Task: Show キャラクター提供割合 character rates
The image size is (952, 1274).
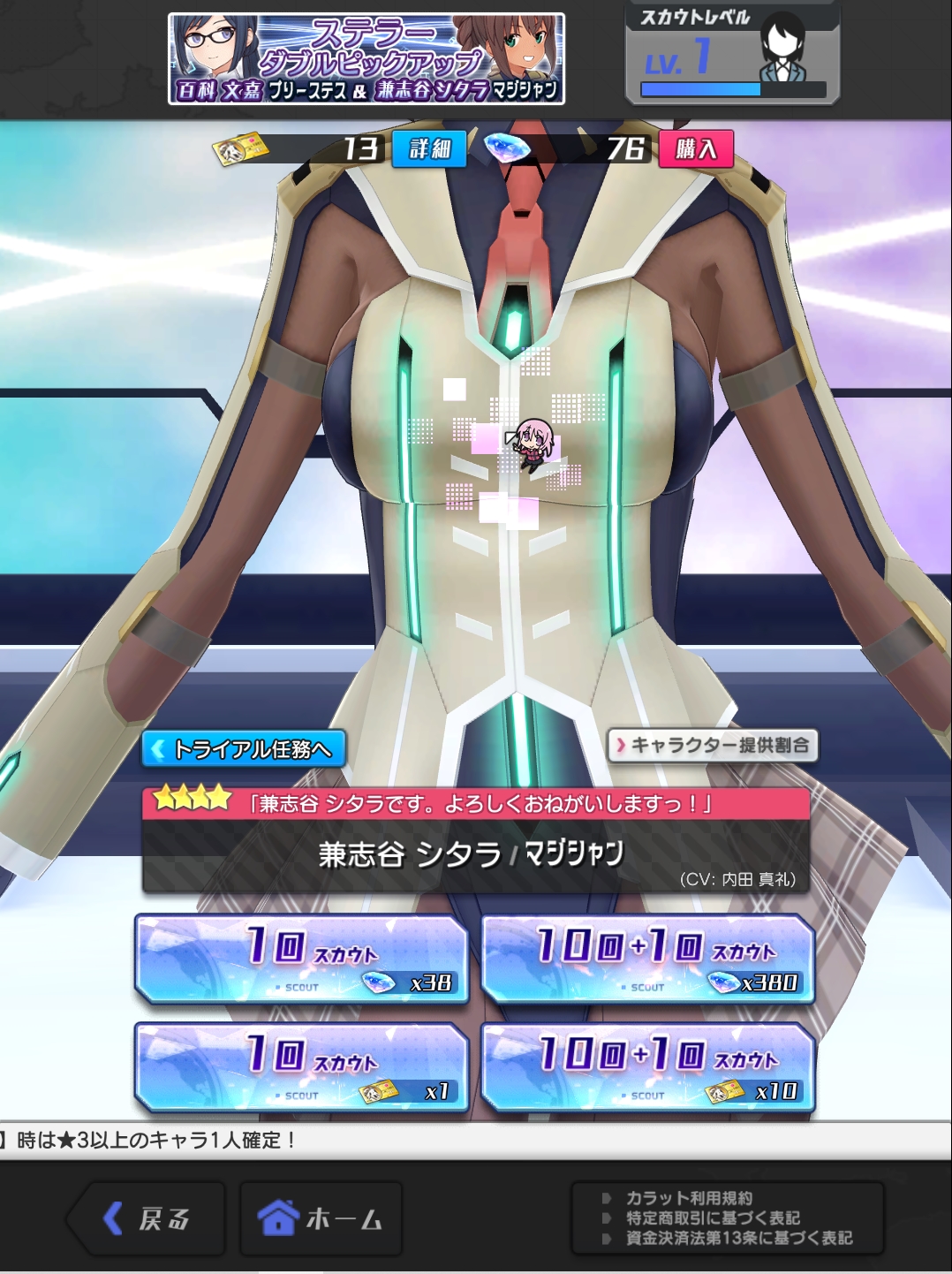Action: (713, 745)
